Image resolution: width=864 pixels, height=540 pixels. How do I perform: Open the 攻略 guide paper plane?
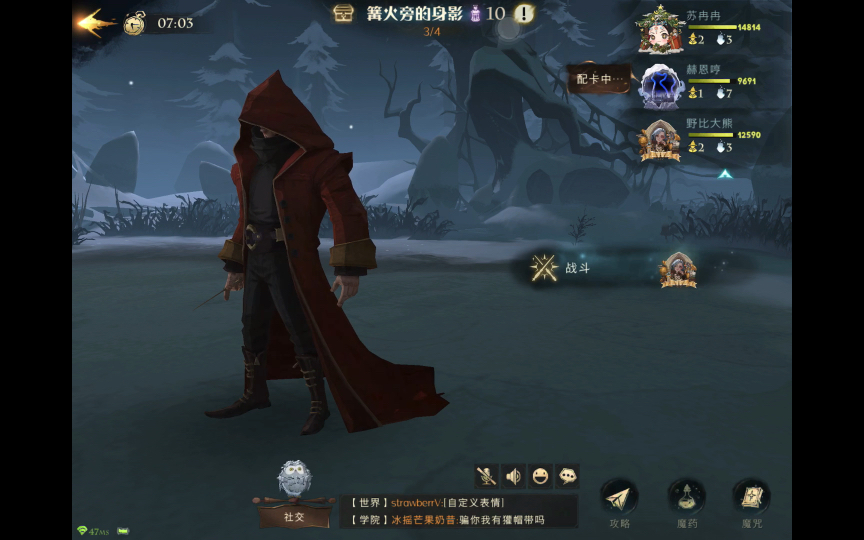tap(619, 498)
